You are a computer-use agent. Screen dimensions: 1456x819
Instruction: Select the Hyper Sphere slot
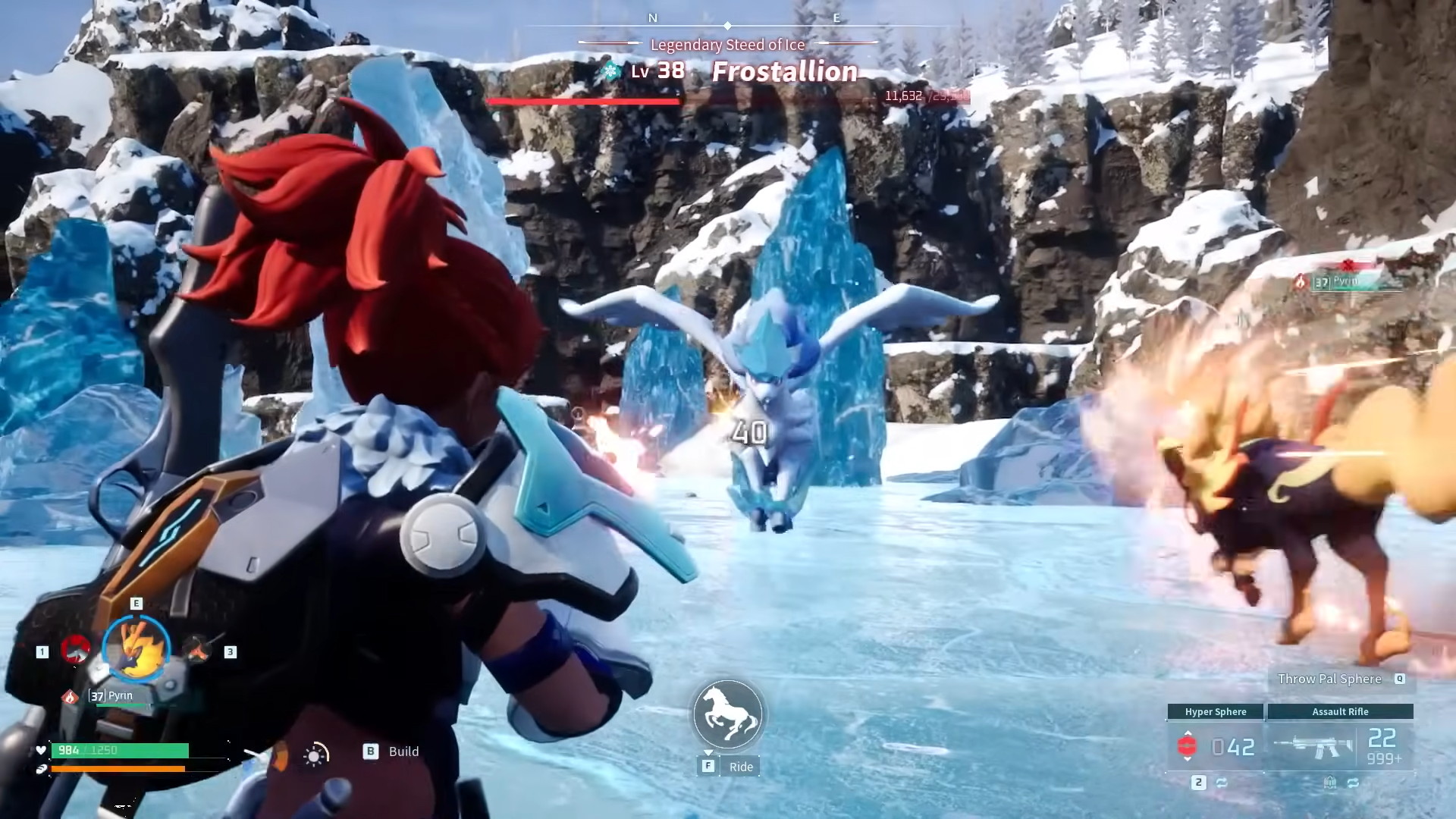tap(1216, 746)
